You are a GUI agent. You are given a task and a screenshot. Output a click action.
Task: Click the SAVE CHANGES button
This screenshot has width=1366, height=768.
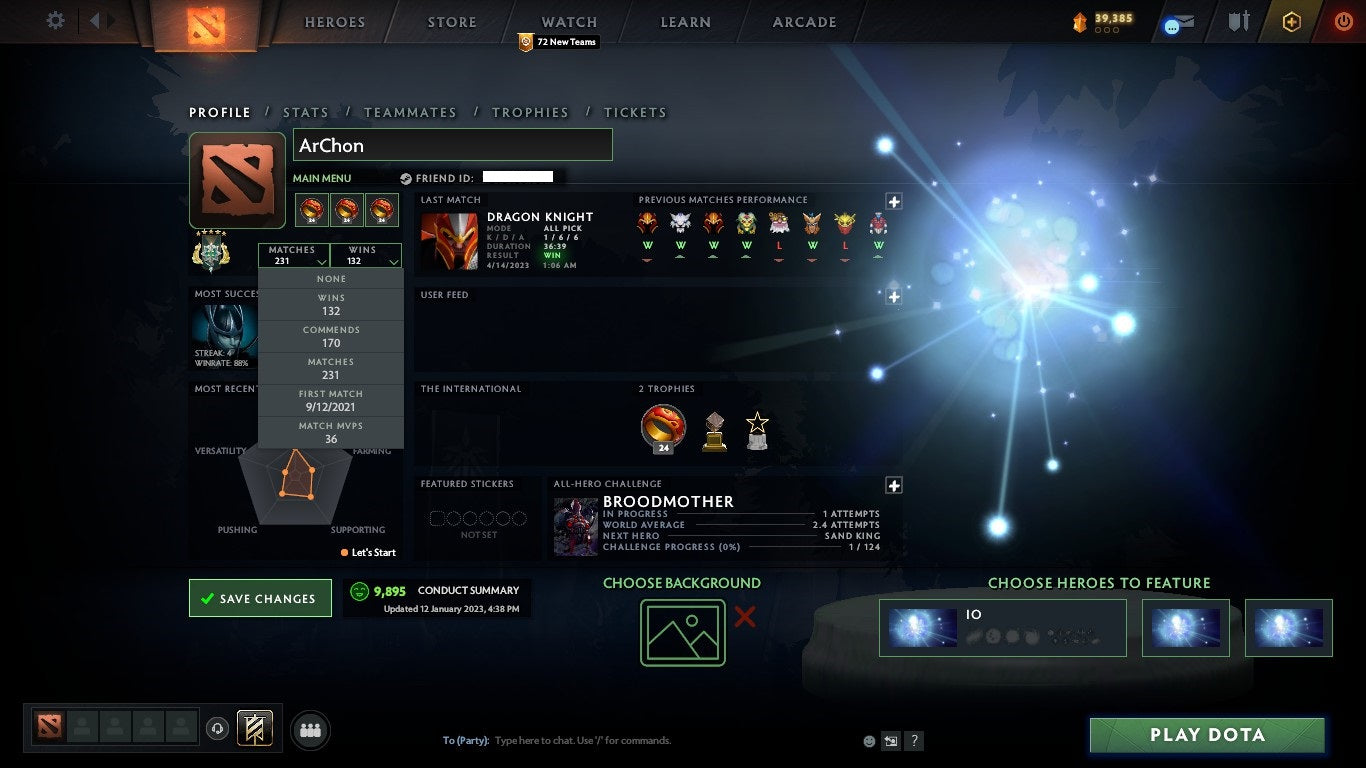[260, 597]
